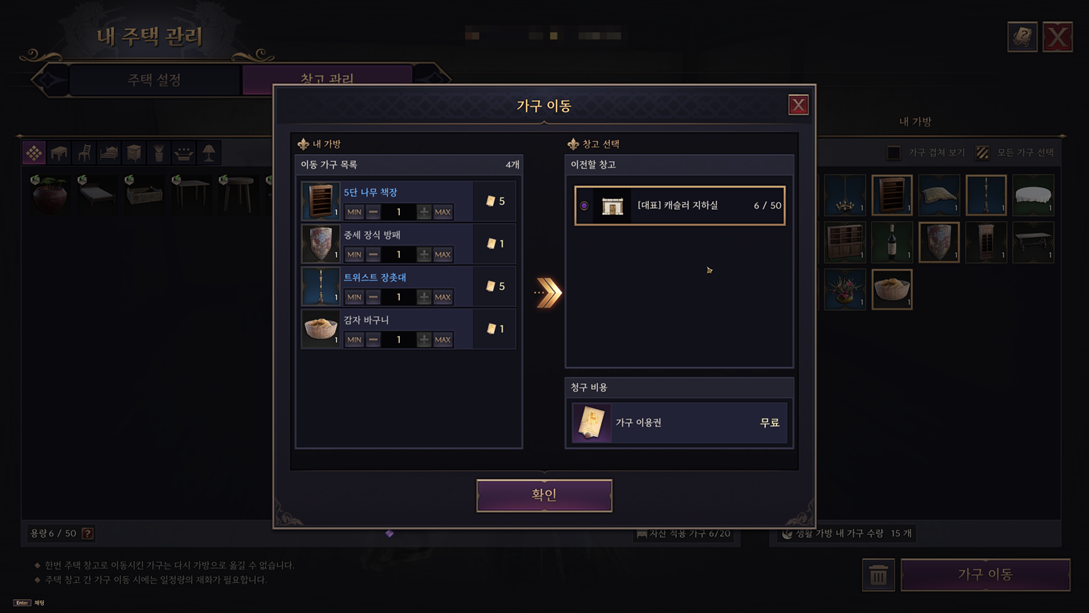1089x613 pixels.
Task: Set 감자 바구니 quantity to MAX
Action: [443, 340]
